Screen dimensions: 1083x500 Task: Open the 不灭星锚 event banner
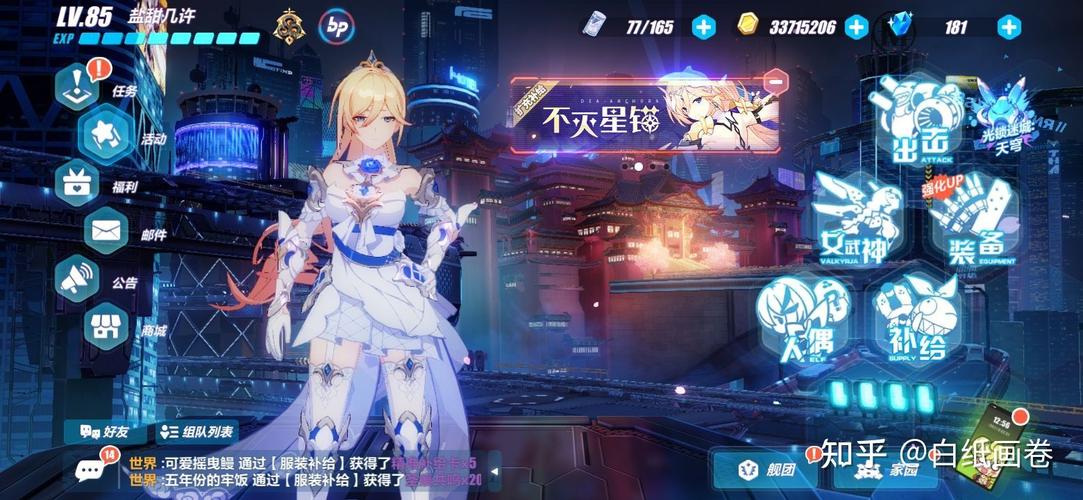645,116
